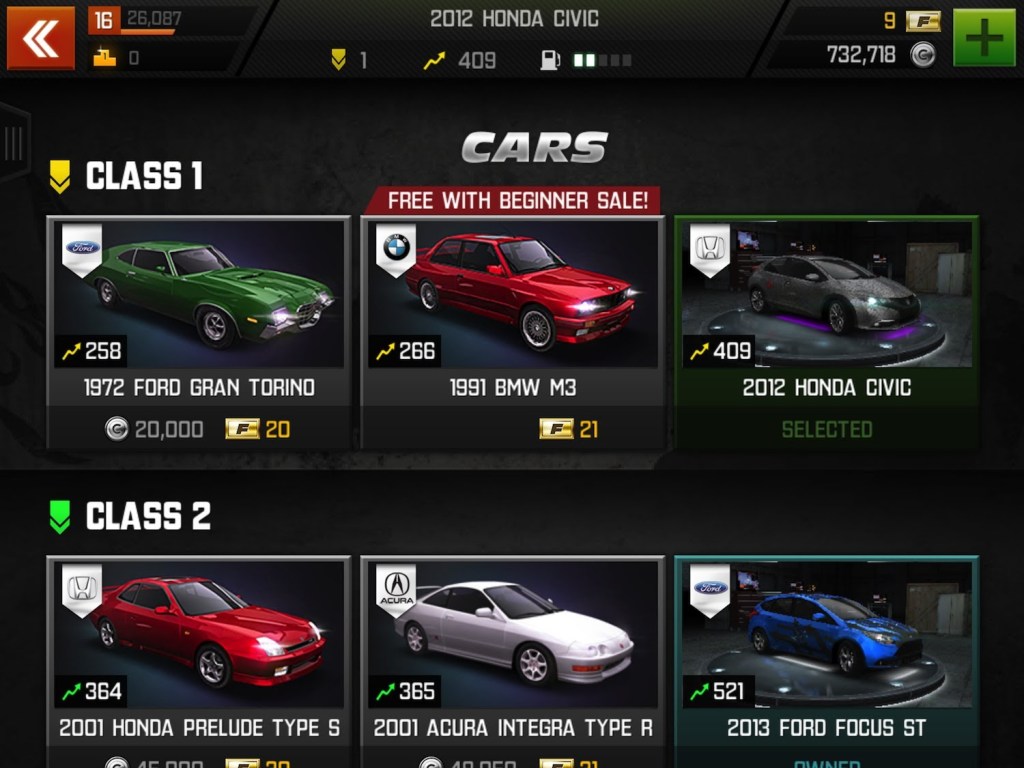The width and height of the screenshot is (1024, 768).
Task: Choose the 1991 BMW M3 car
Action: tap(512, 300)
